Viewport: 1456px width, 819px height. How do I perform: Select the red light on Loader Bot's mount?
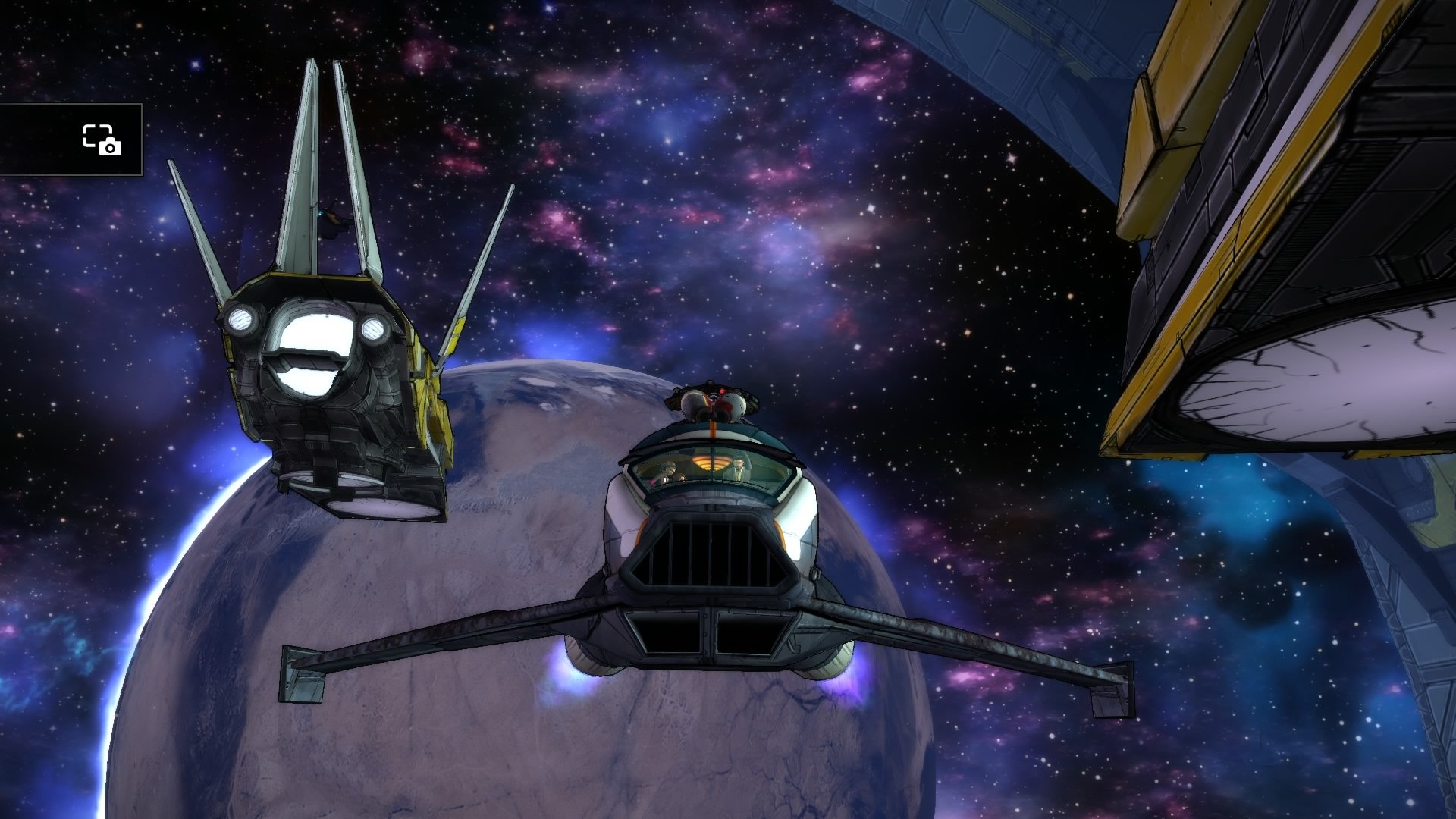point(722,391)
